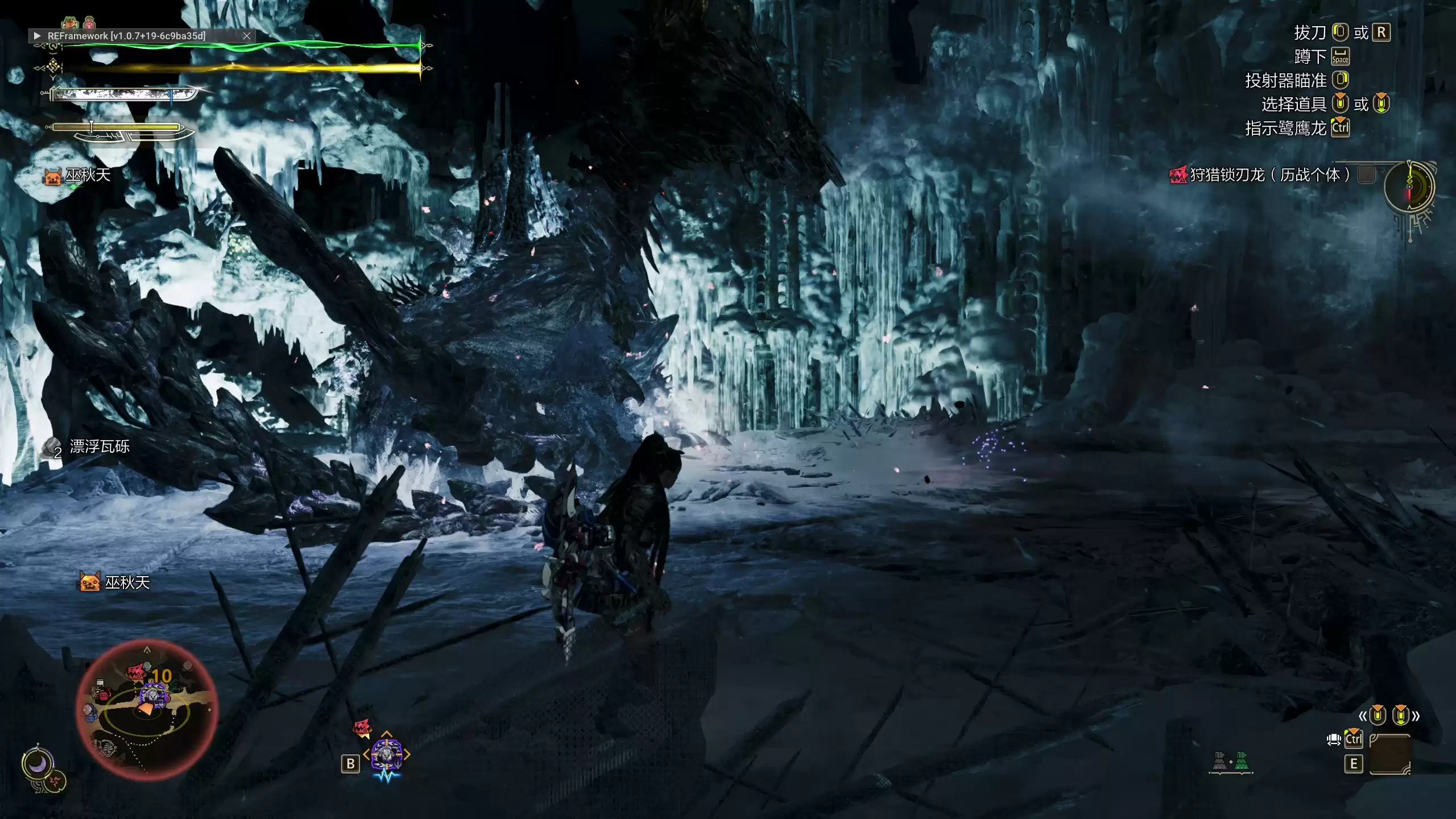
Task: Select the red monster marker on the minimap
Action: pos(136,673)
